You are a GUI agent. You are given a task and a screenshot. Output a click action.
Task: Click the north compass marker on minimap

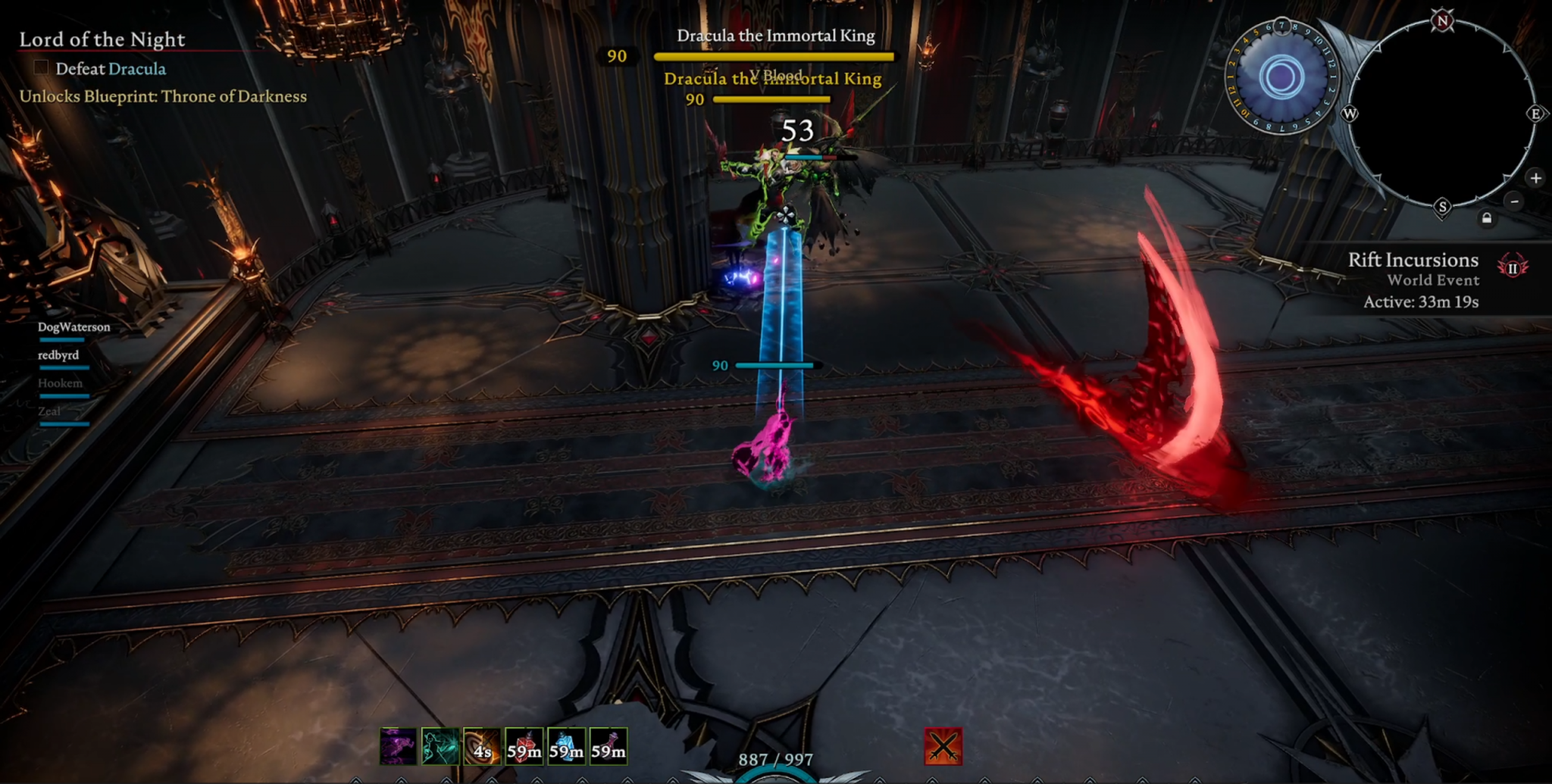tap(1442, 21)
